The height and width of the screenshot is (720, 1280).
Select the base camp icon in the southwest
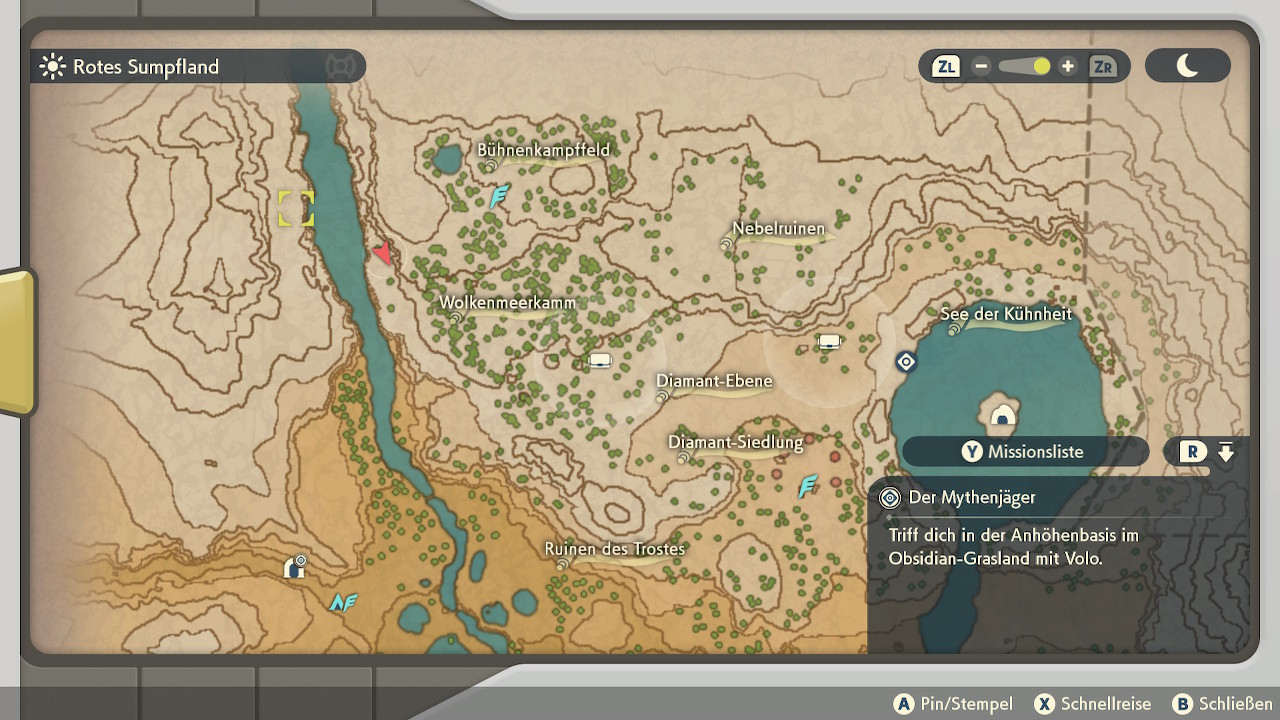pyautogui.click(x=294, y=568)
